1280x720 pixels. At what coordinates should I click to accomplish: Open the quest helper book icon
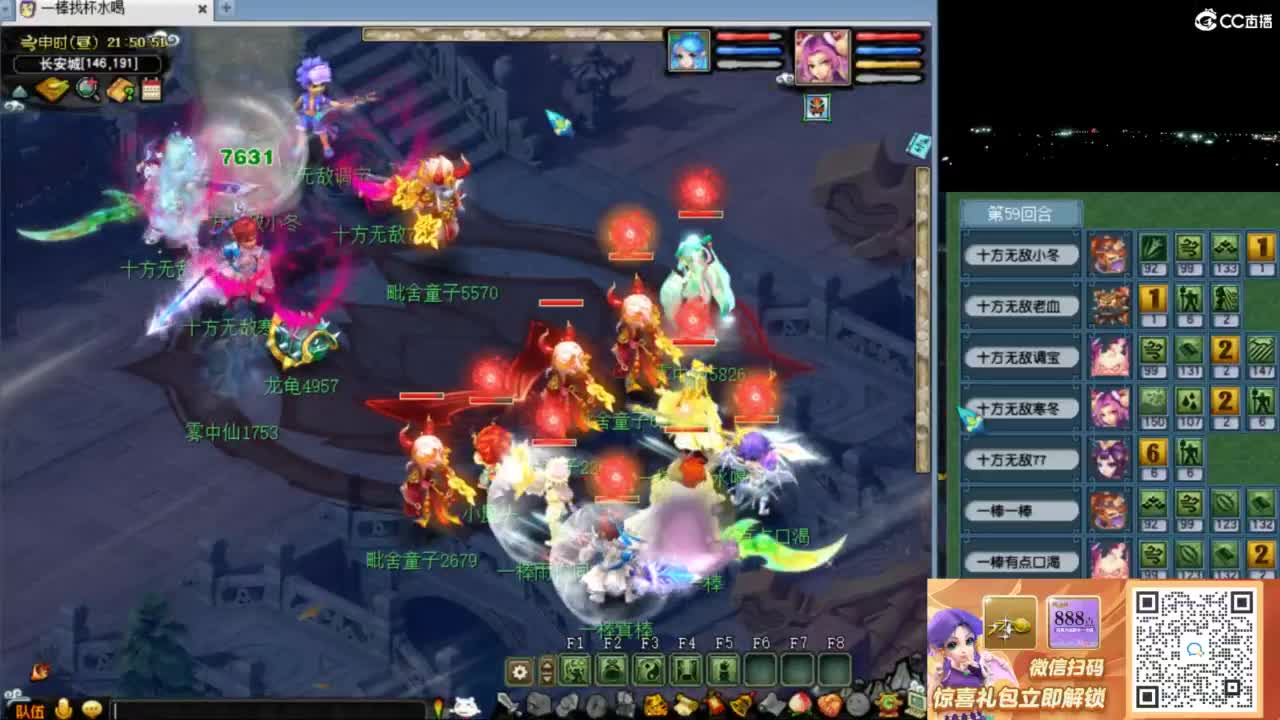tap(121, 88)
